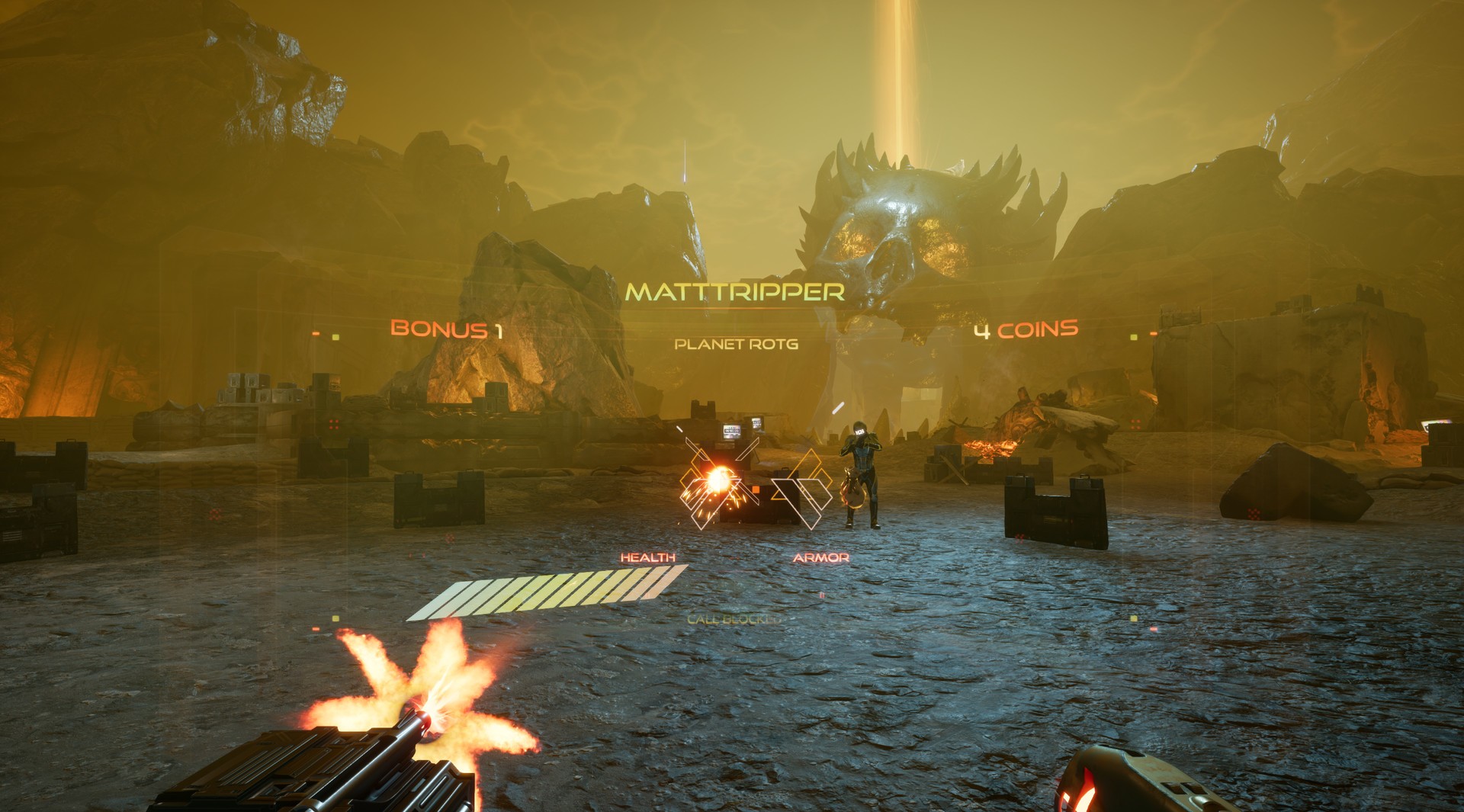Image resolution: width=1464 pixels, height=812 pixels.
Task: Click the four red dot markers on the left crate
Action: pos(334,424)
